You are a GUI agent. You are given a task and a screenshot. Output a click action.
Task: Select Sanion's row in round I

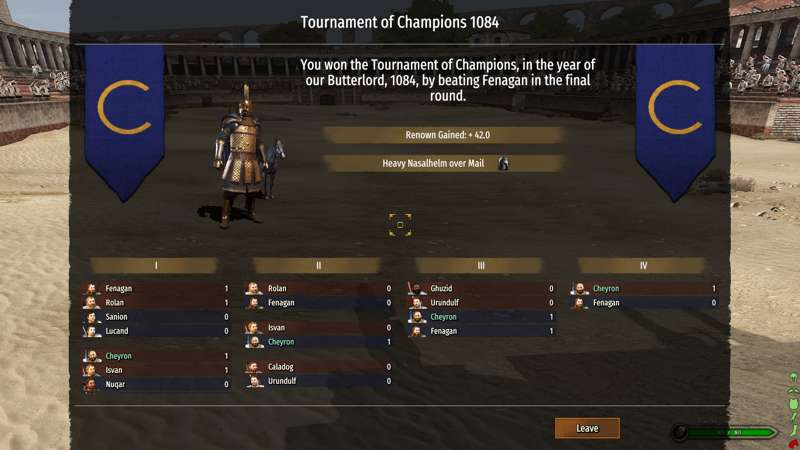click(155, 316)
